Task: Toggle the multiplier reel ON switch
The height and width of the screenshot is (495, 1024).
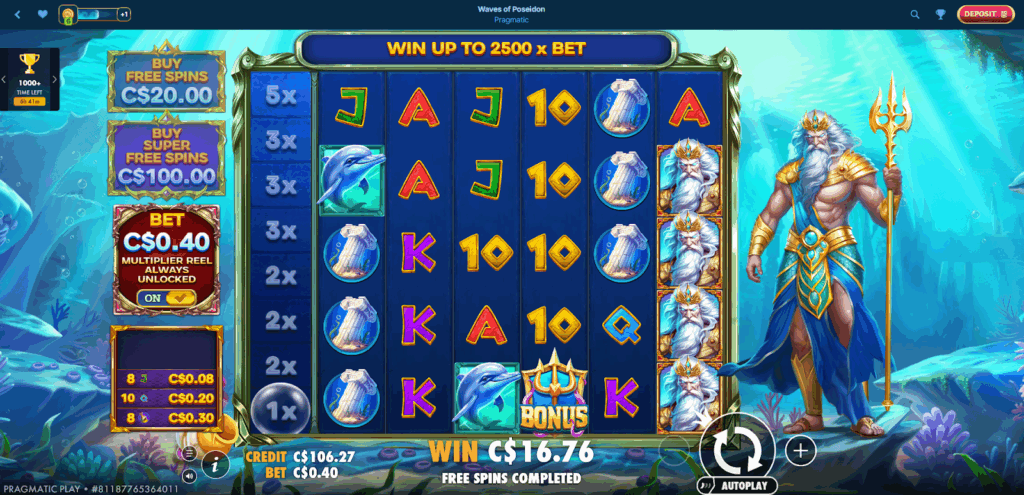Action: pos(167,297)
